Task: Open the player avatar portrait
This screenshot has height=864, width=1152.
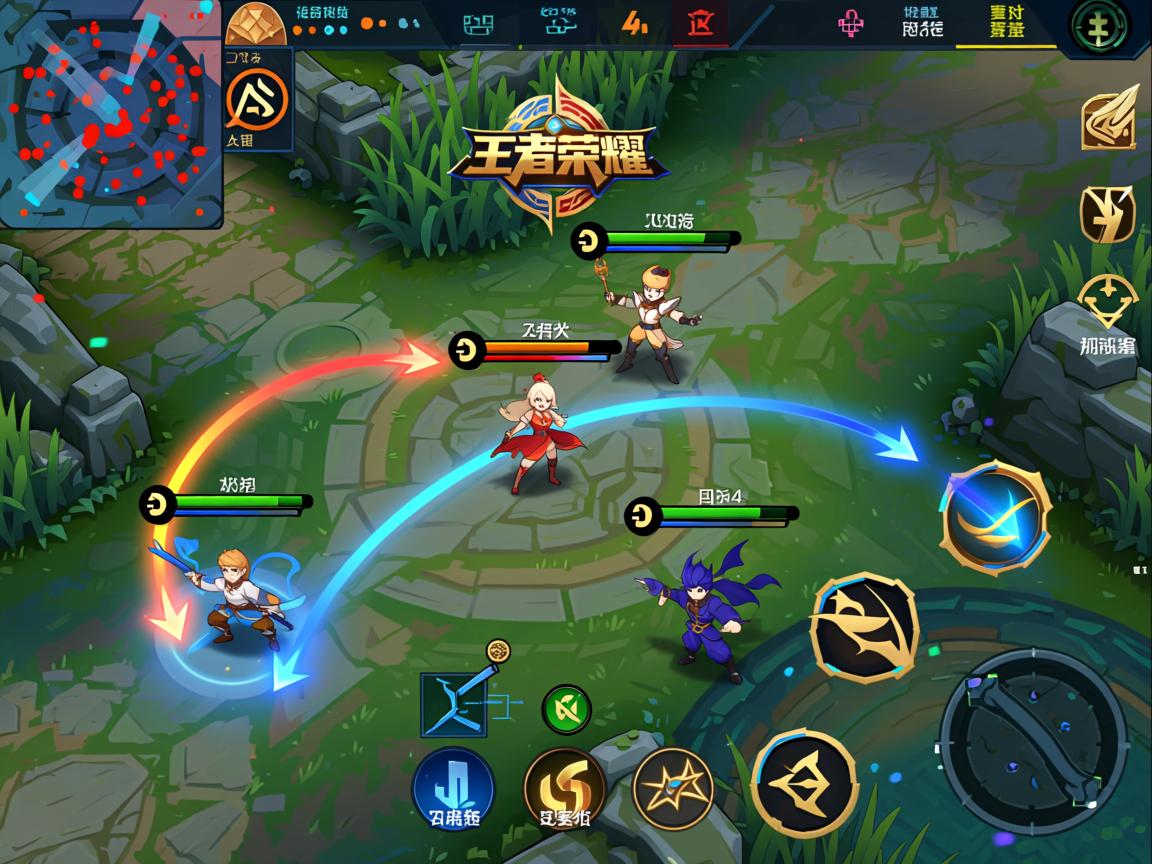Action: coord(255,24)
